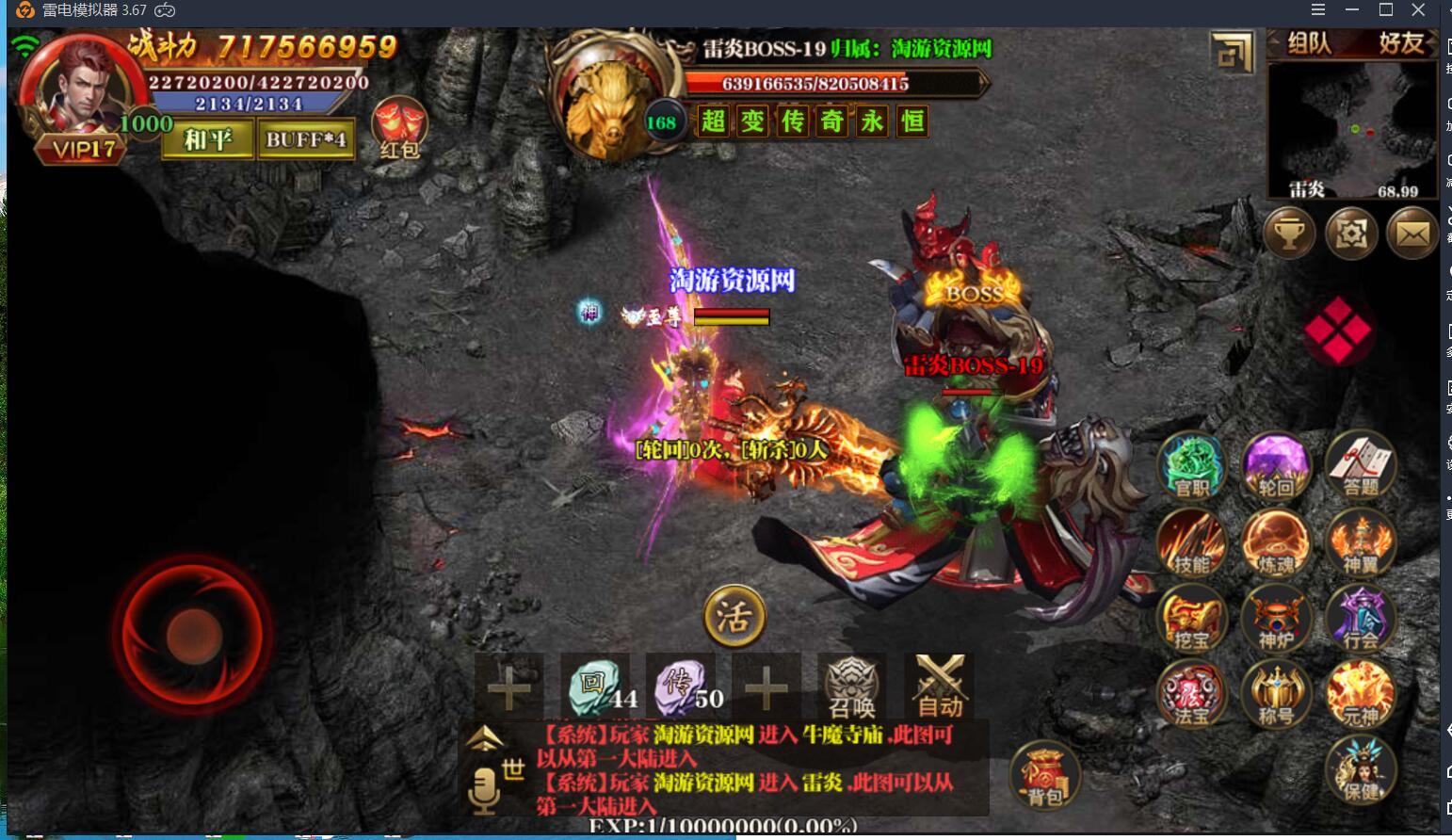This screenshot has width=1452, height=840.
Task: Open the 红包 red envelope icon
Action: [x=400, y=128]
